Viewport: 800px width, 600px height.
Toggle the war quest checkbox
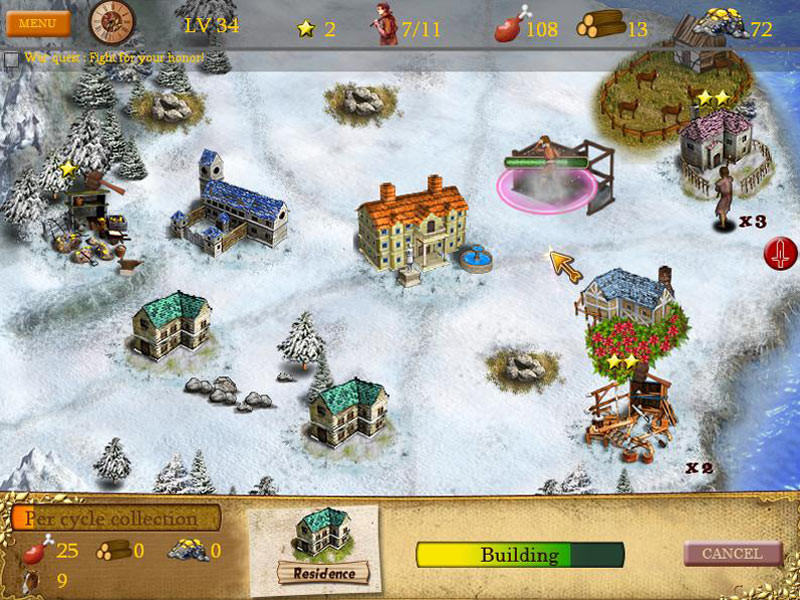[x=11, y=59]
